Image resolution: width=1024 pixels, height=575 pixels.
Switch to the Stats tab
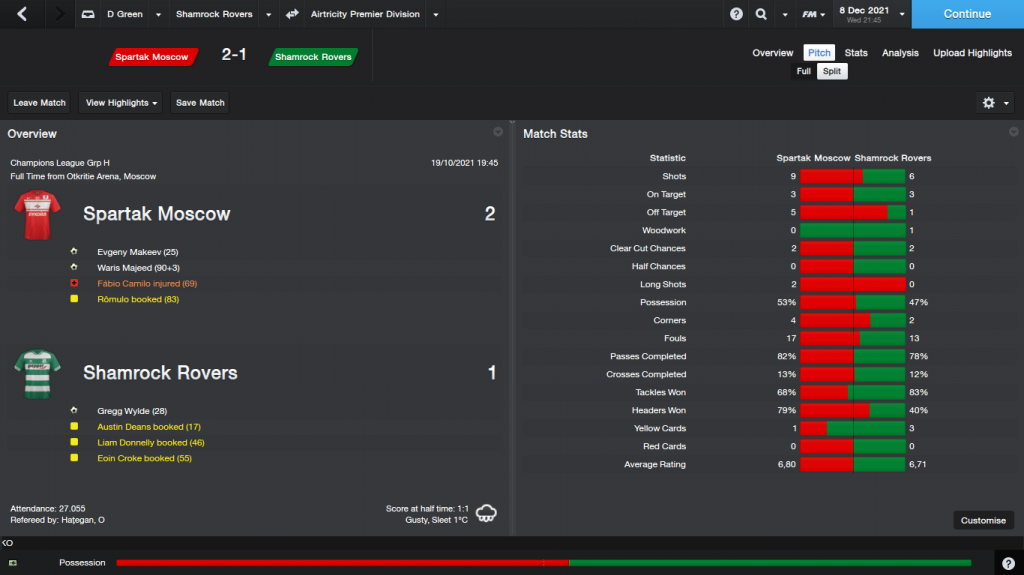(855, 53)
